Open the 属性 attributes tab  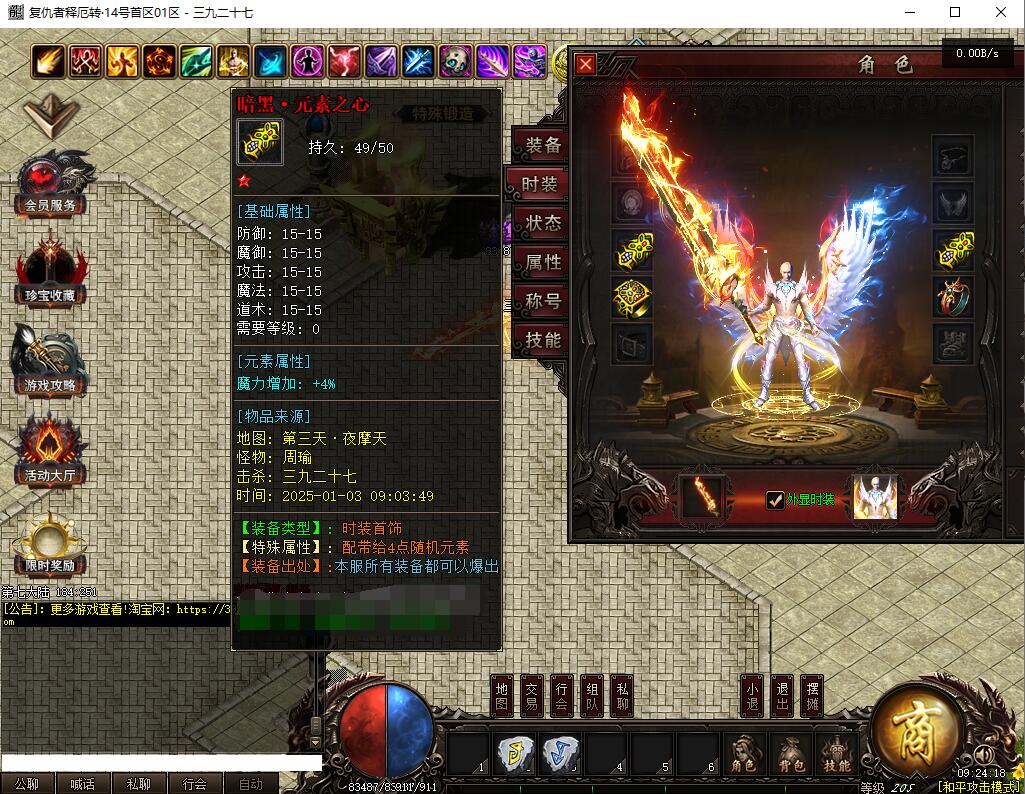[x=543, y=262]
